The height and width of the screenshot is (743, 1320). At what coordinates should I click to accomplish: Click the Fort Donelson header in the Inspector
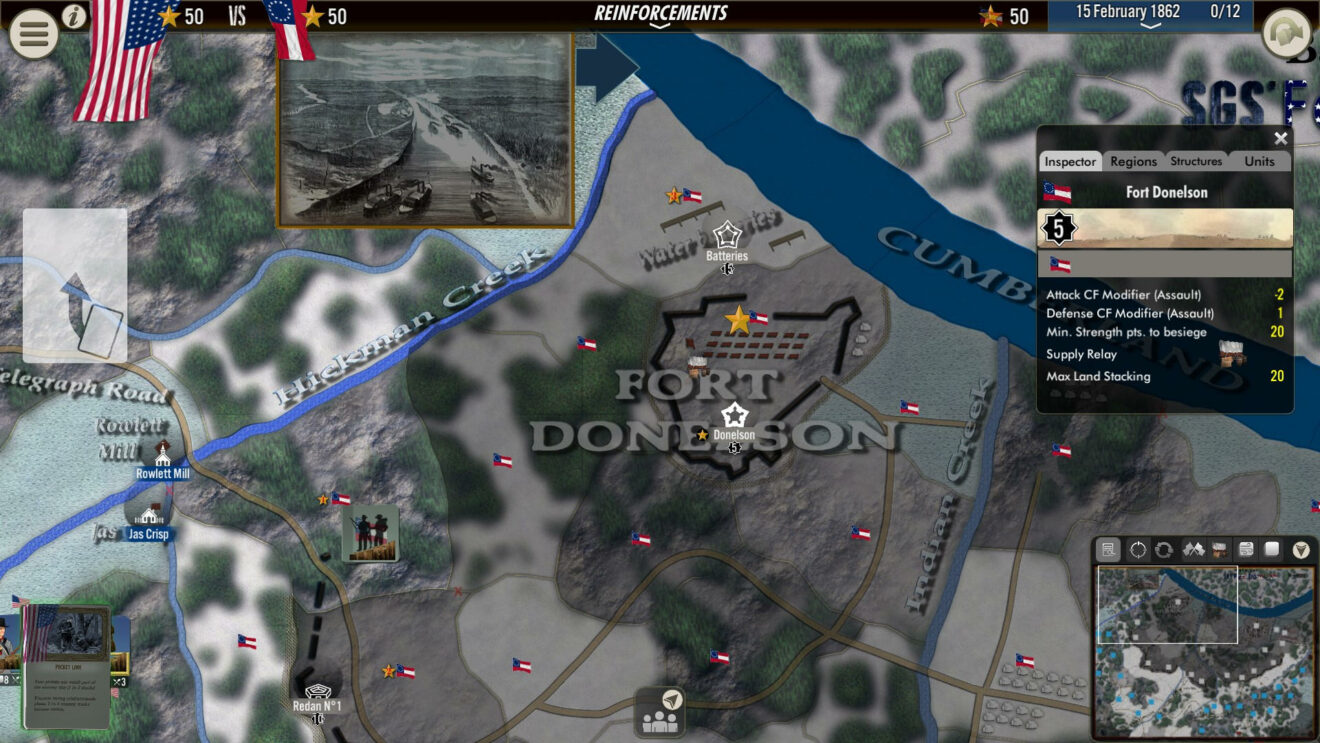click(x=1168, y=192)
